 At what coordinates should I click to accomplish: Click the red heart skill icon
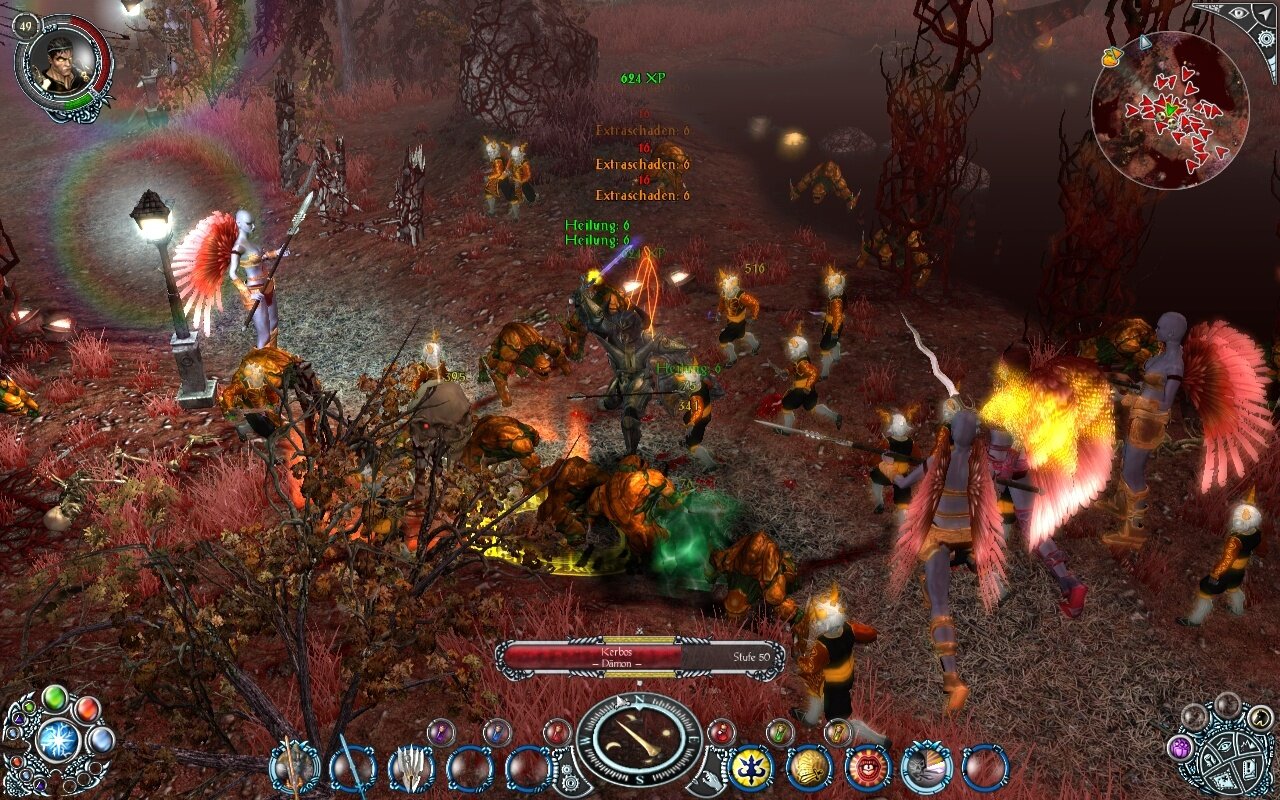tap(866, 770)
